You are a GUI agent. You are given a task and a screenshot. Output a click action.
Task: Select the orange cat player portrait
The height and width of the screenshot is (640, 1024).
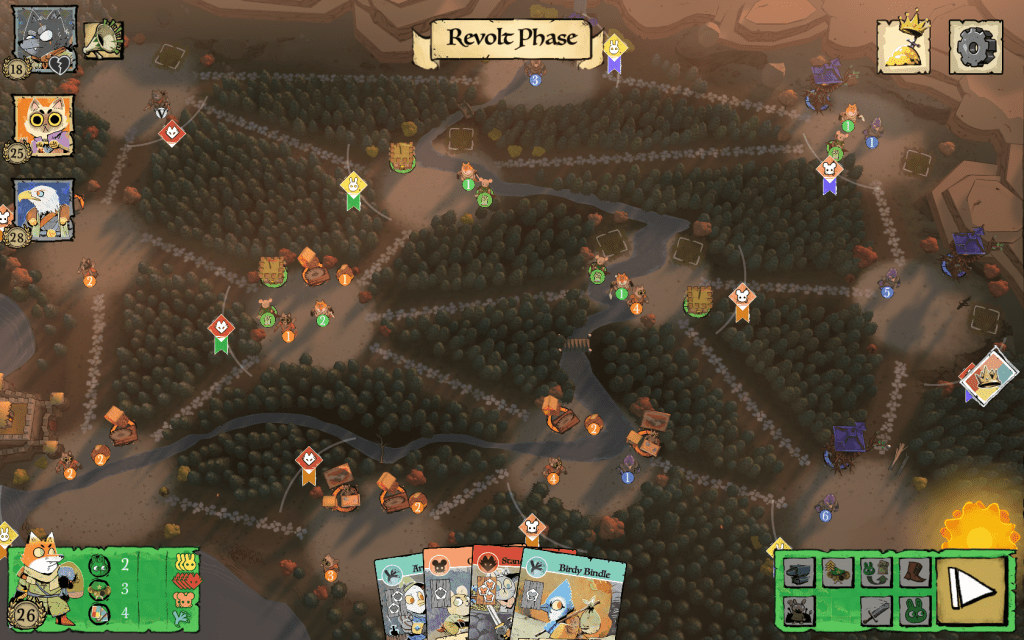43,124
